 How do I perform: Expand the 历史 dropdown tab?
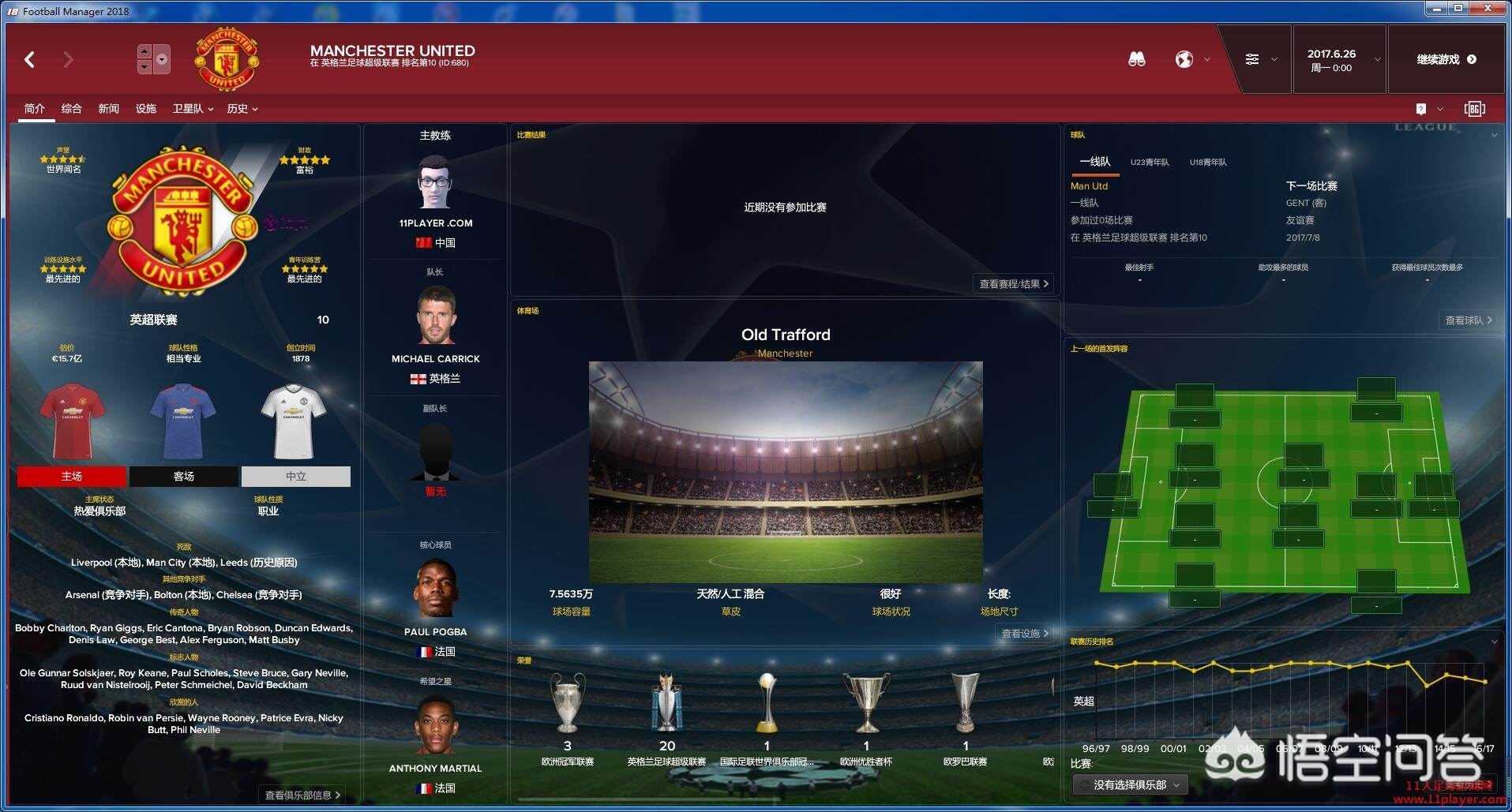[242, 109]
